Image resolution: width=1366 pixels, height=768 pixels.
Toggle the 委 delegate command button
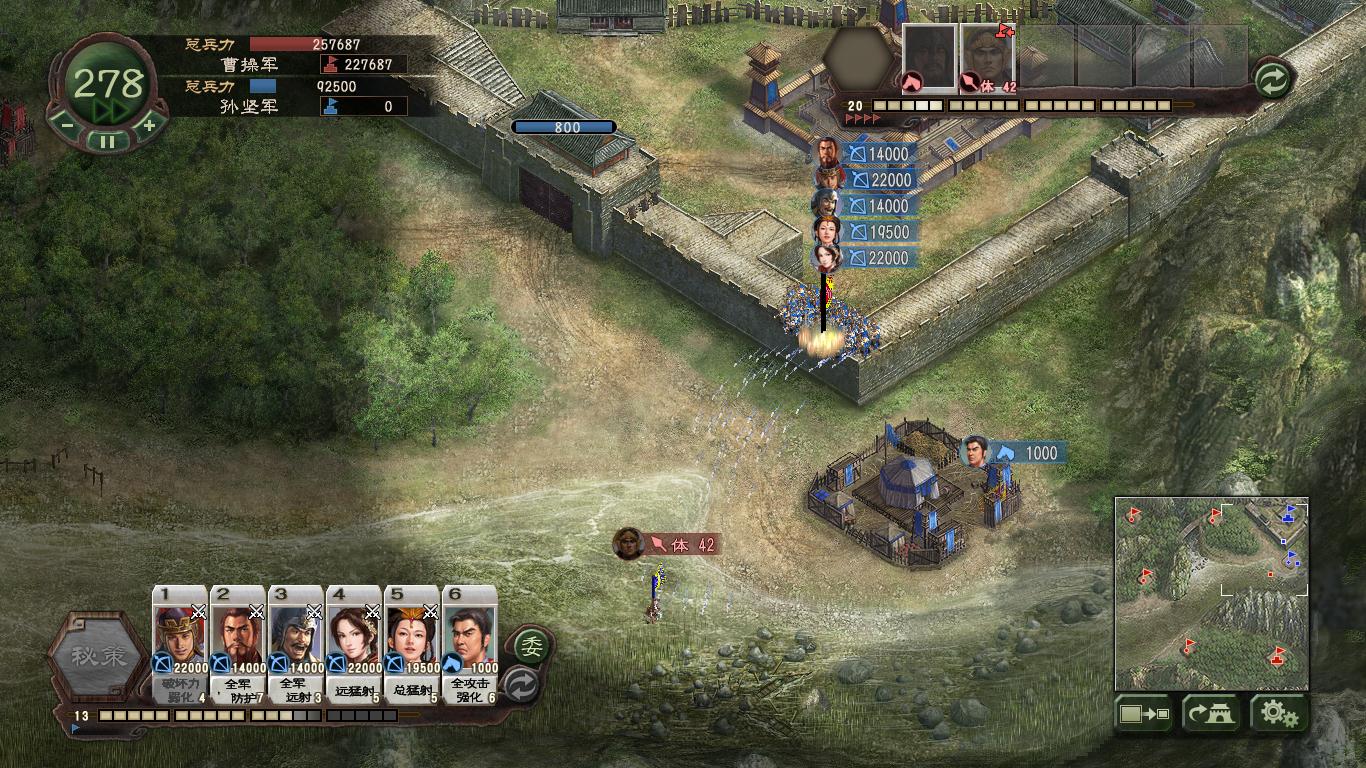pos(531,645)
